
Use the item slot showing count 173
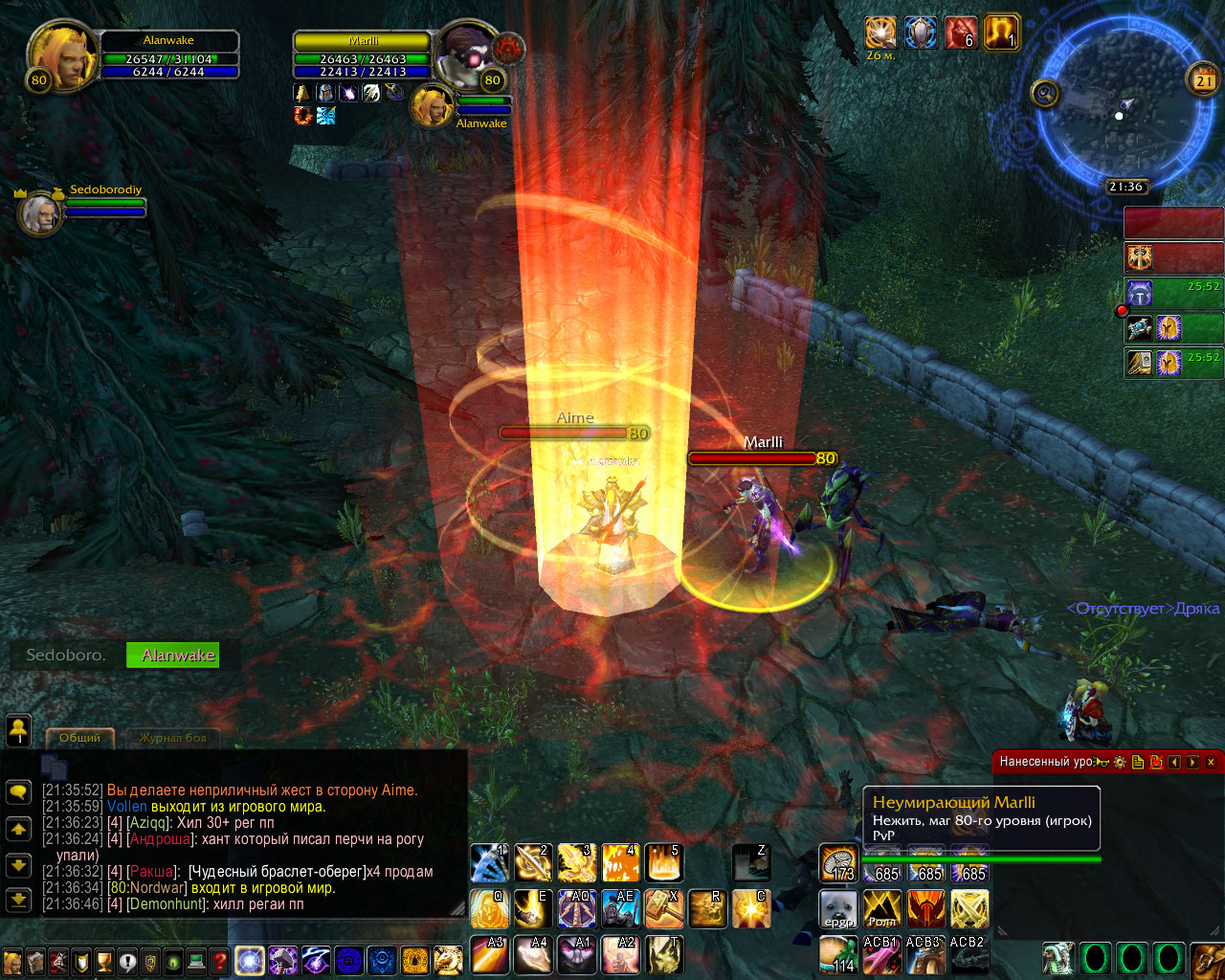tap(838, 863)
